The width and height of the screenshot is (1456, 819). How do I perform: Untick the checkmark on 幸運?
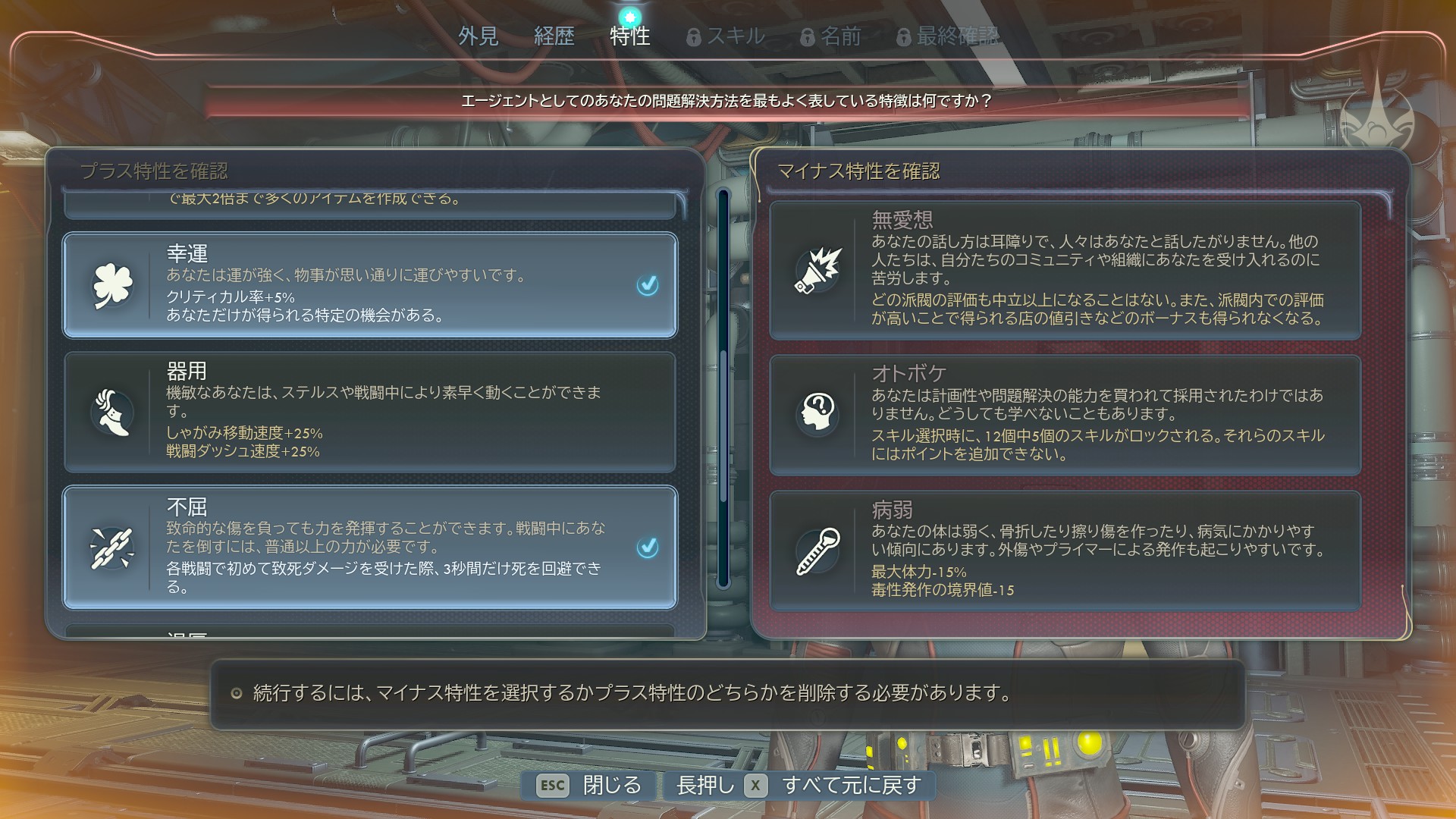647,285
